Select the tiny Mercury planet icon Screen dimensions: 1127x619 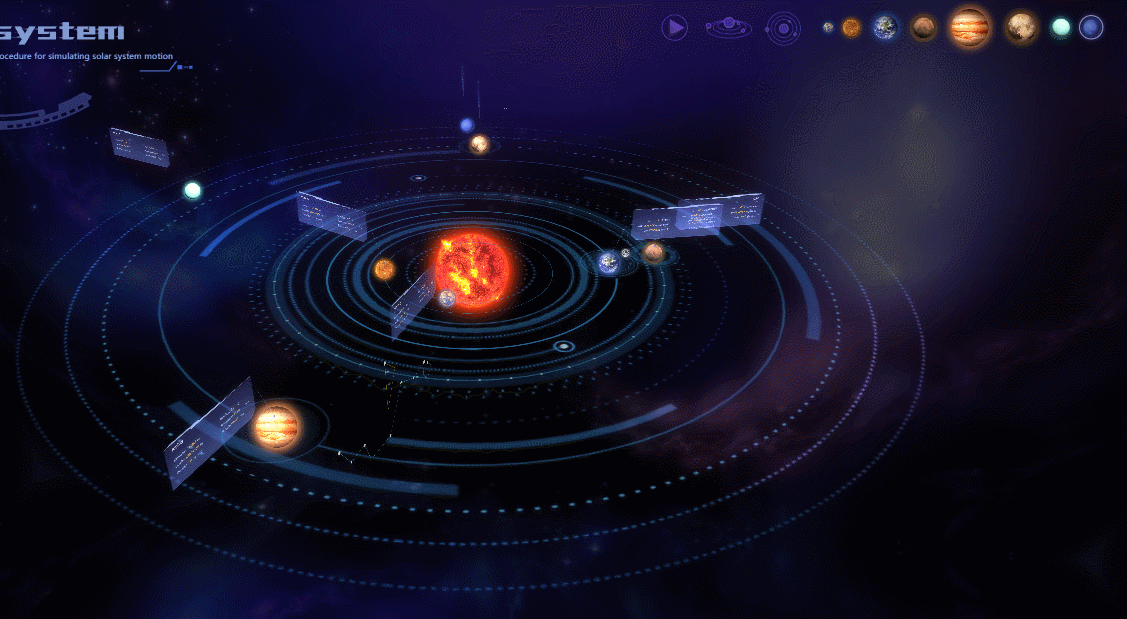(828, 28)
